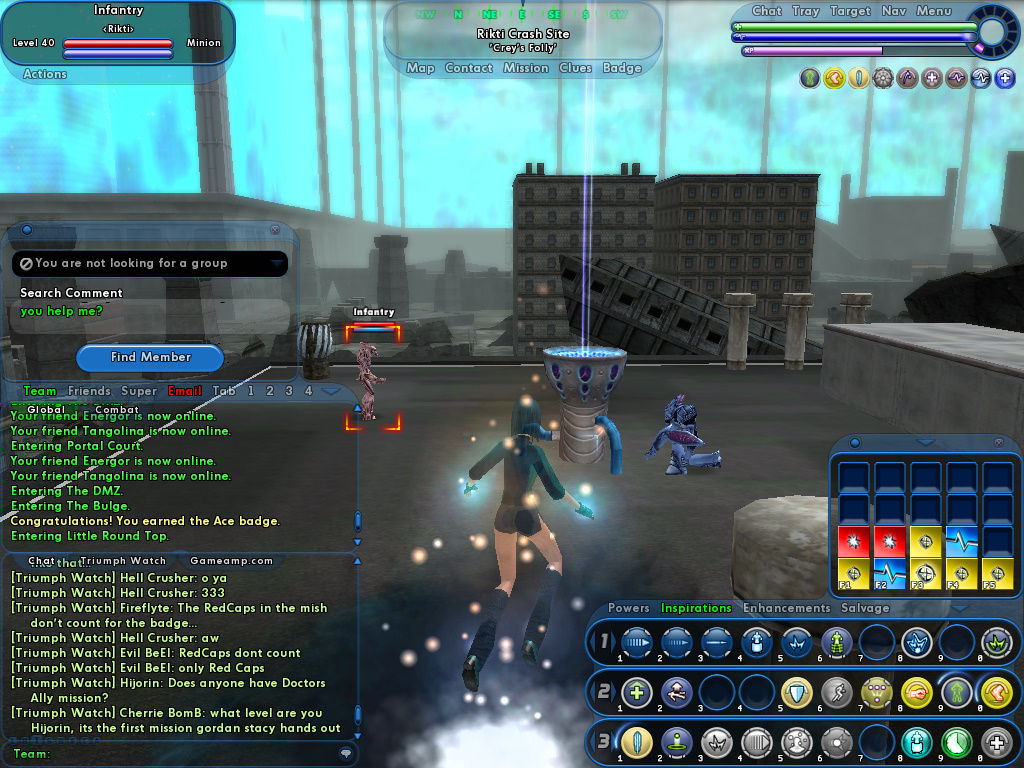Close the team search window
Screen dimensions: 1024x768
(x=275, y=230)
